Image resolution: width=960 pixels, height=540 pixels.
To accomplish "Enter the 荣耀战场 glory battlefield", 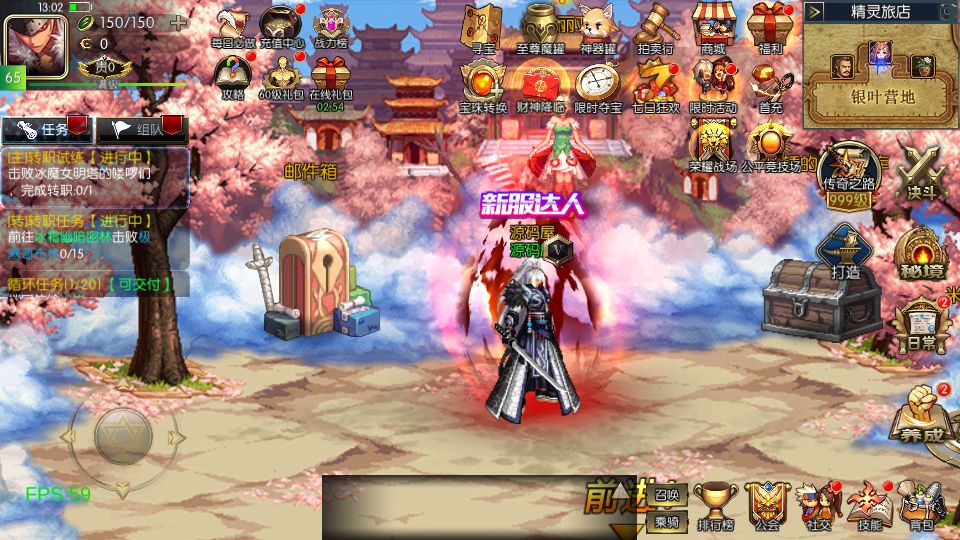I will pyautogui.click(x=713, y=146).
